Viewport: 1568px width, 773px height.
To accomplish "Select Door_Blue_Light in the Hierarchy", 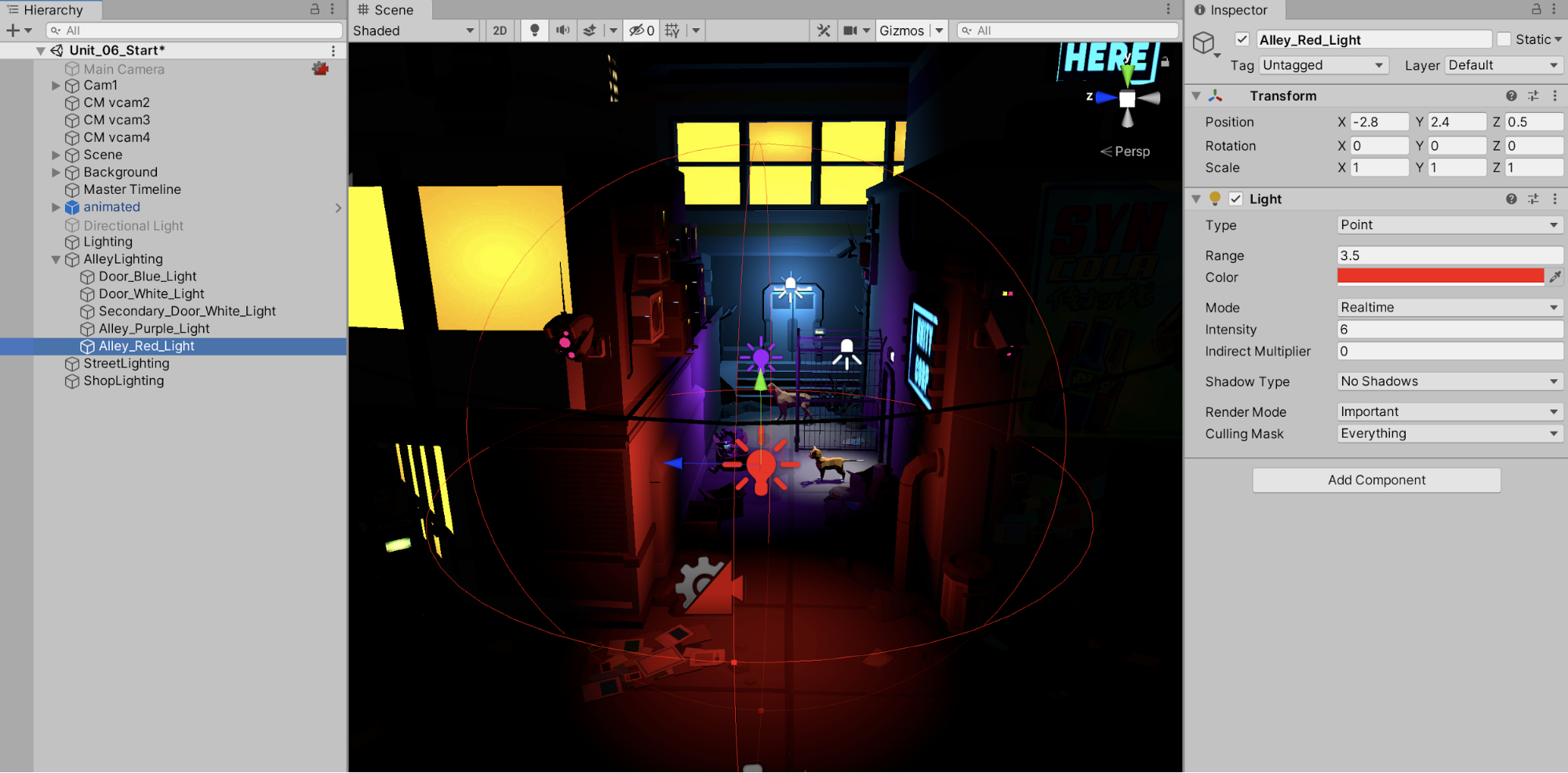I will (x=147, y=276).
